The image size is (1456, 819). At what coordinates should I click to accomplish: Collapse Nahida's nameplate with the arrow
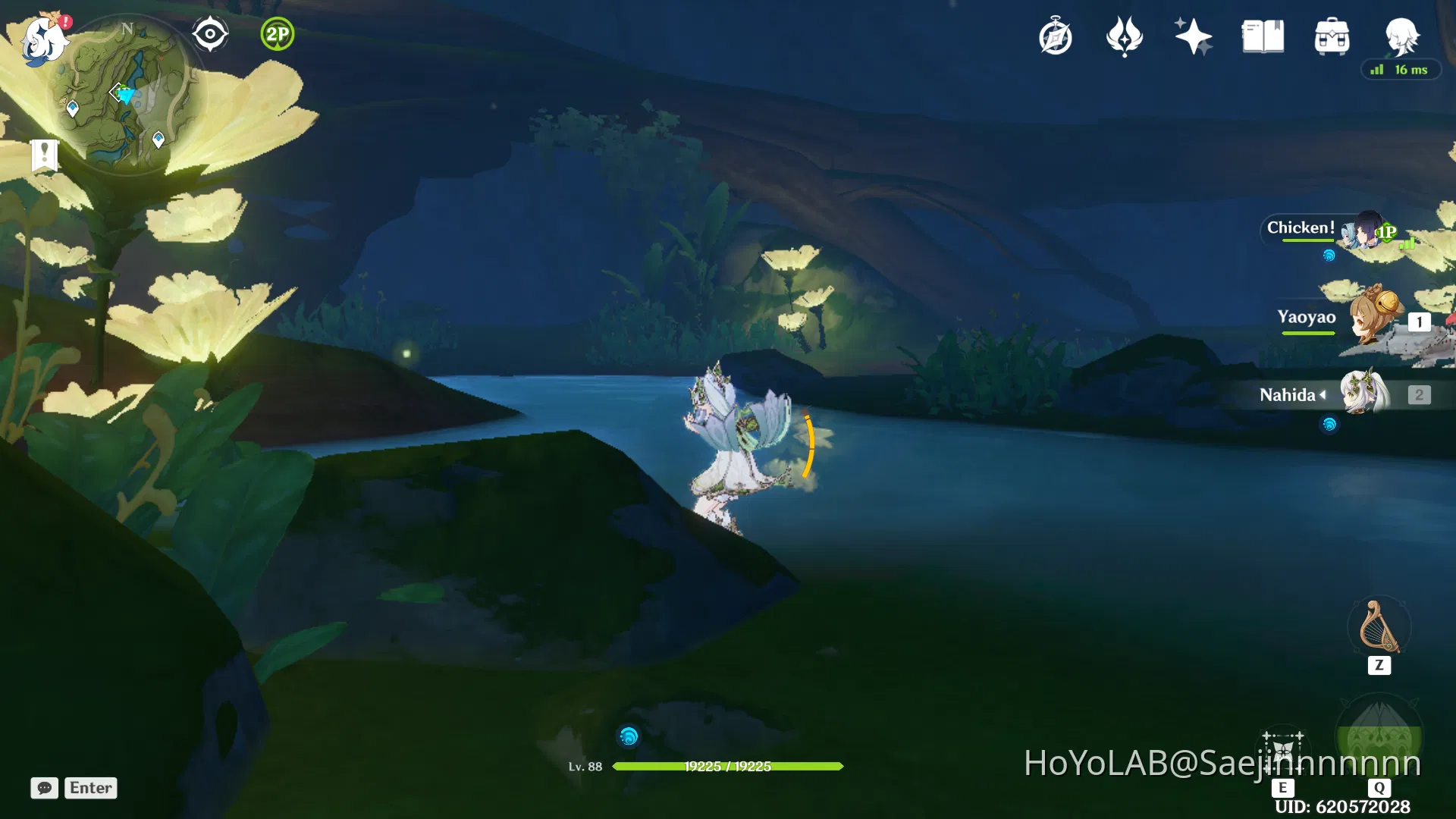click(x=1322, y=394)
